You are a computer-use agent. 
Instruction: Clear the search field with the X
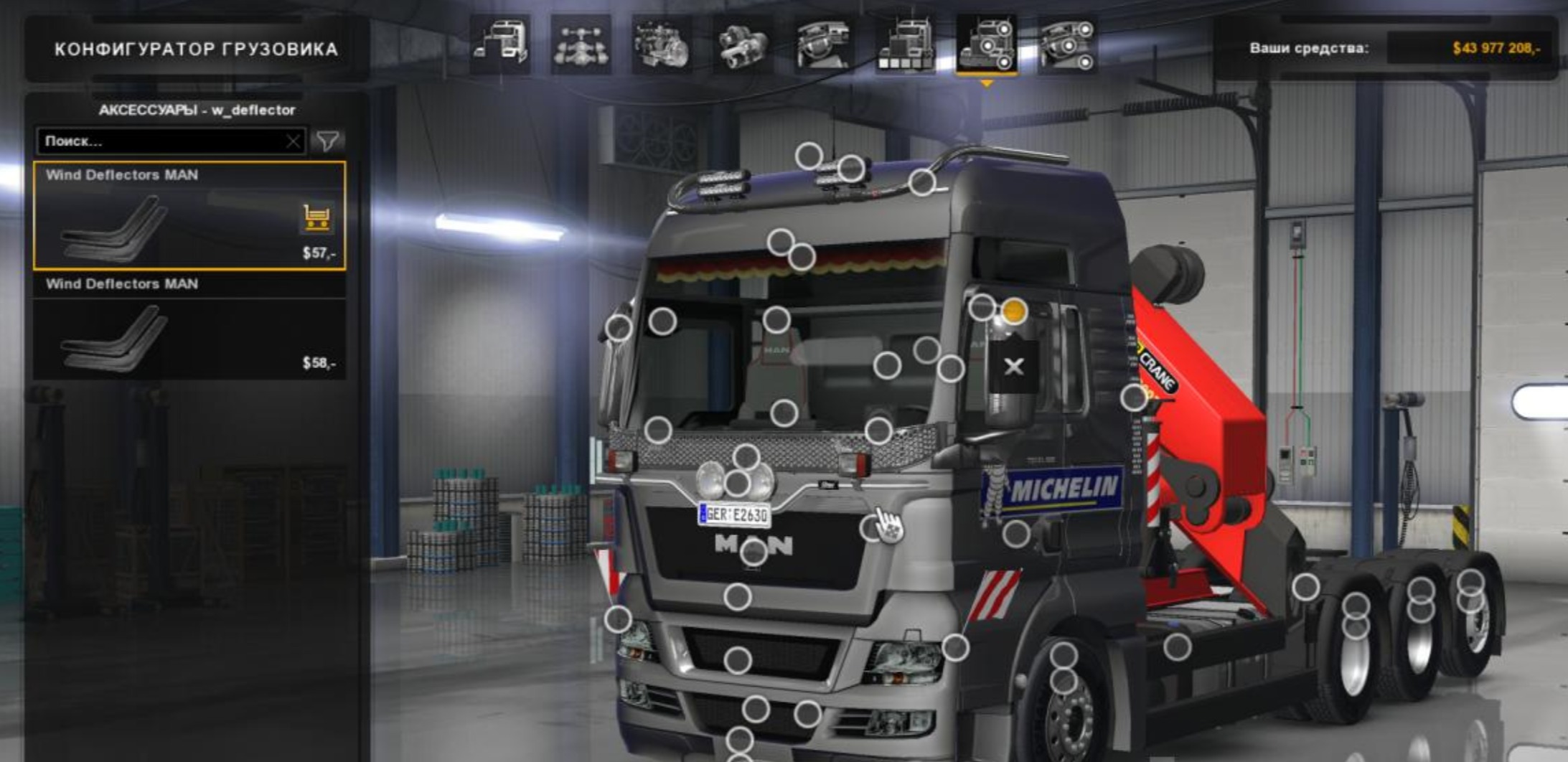coord(293,141)
